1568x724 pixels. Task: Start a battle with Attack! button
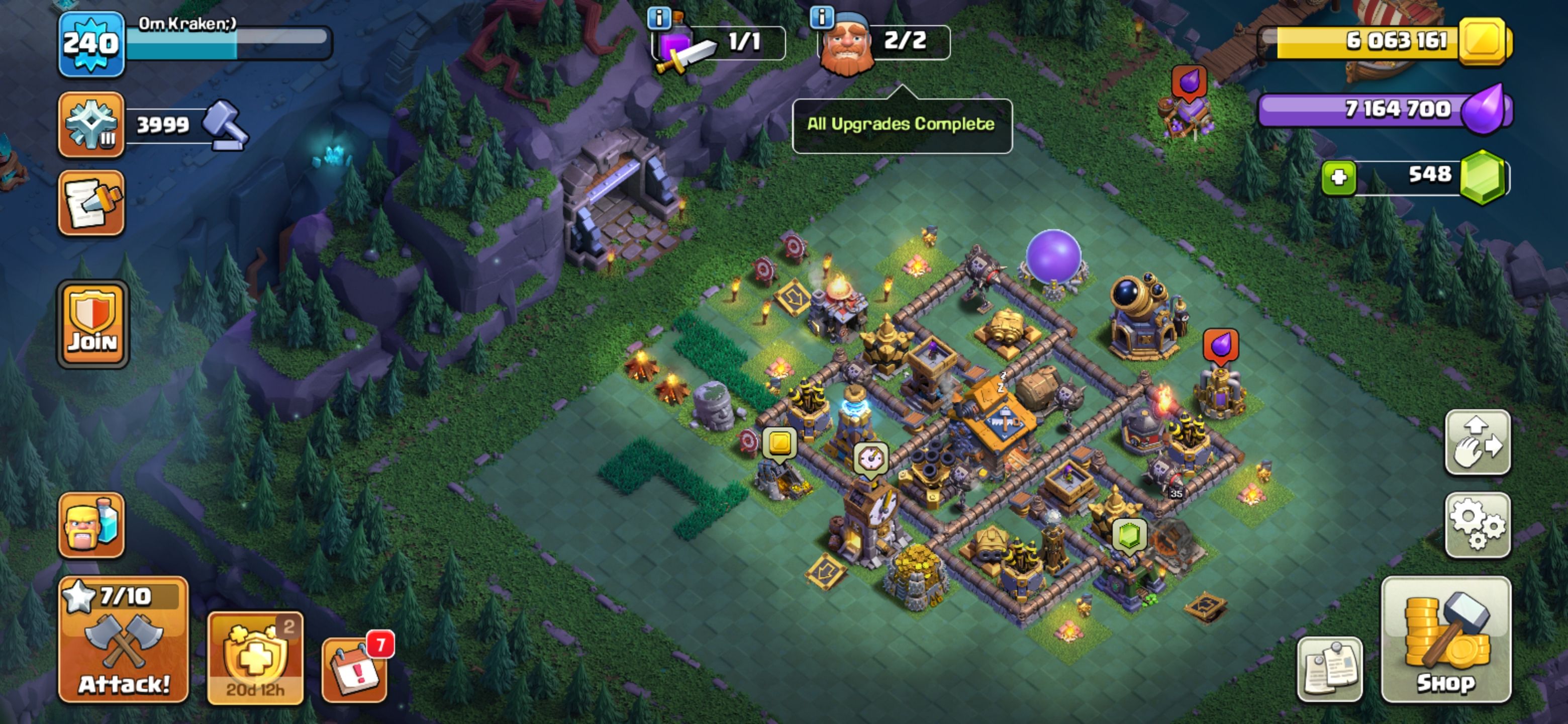tap(124, 640)
